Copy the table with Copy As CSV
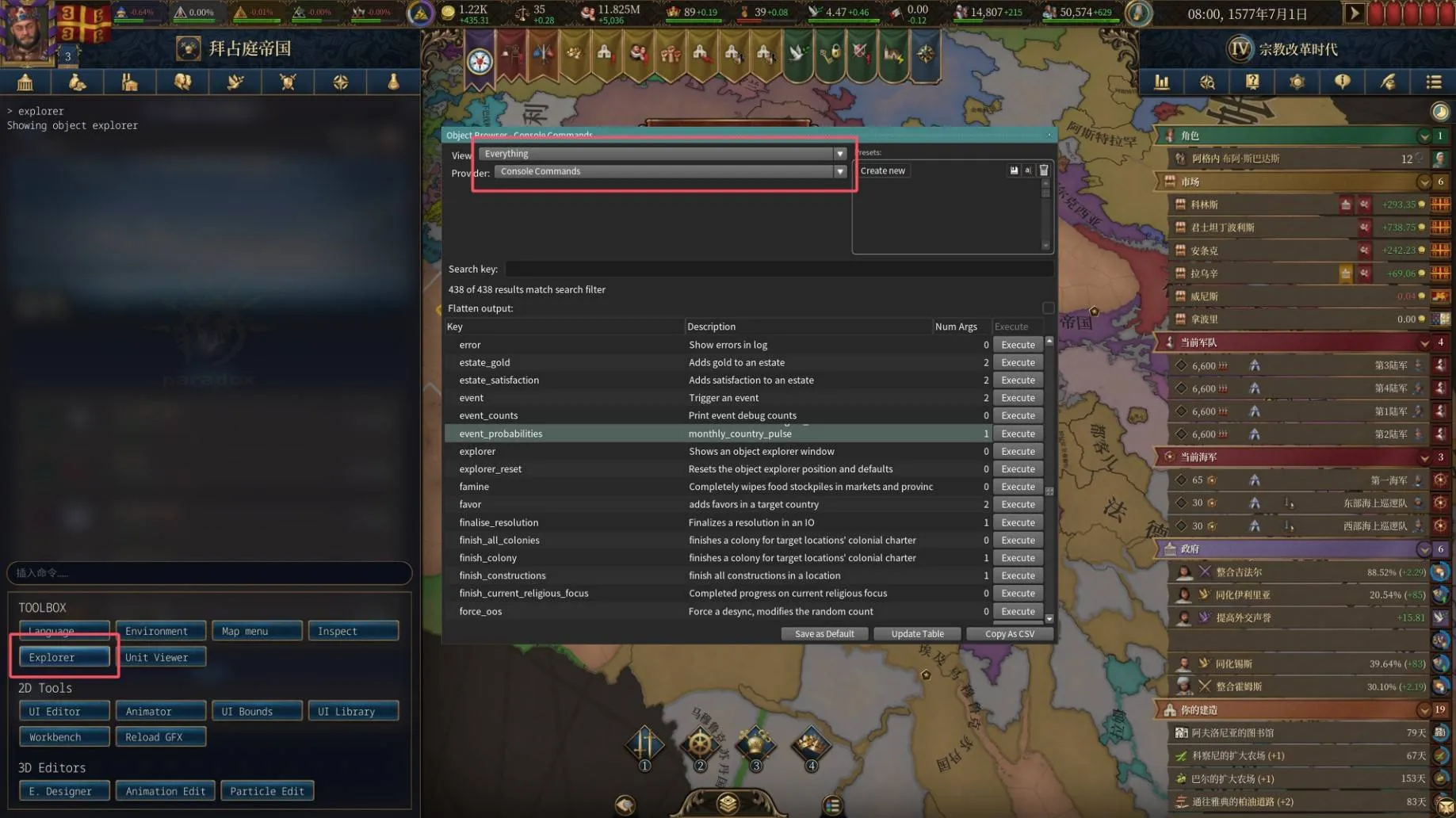 point(1009,634)
